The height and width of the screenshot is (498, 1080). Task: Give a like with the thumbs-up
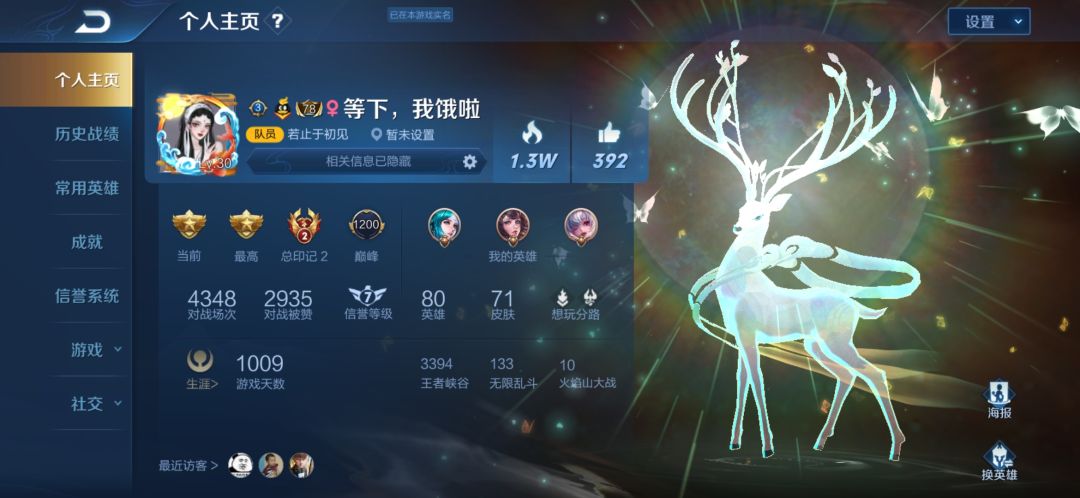pyautogui.click(x=609, y=145)
